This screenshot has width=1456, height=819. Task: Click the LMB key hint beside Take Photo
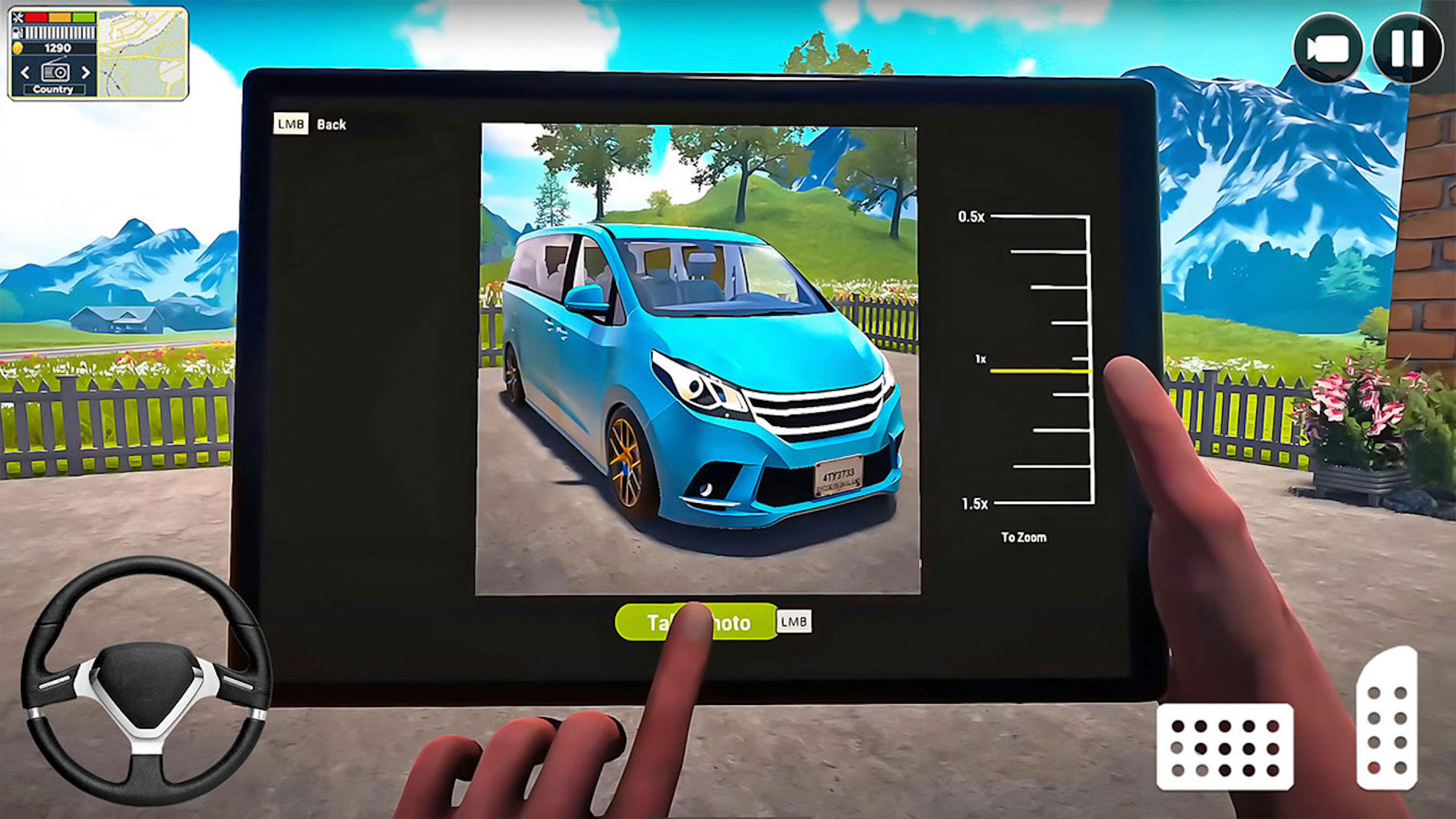coord(793,623)
